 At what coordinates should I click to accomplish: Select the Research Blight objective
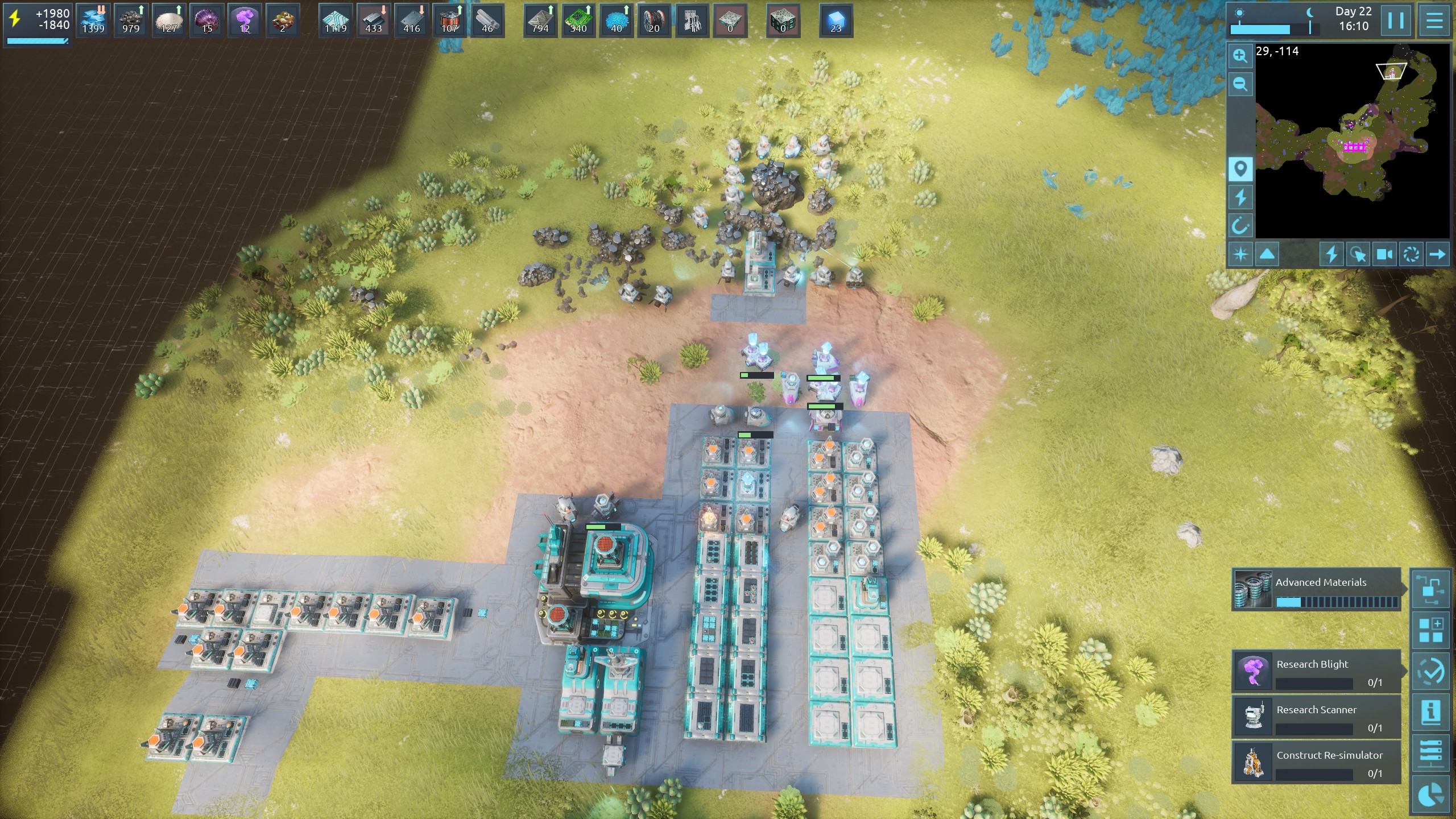1316,671
